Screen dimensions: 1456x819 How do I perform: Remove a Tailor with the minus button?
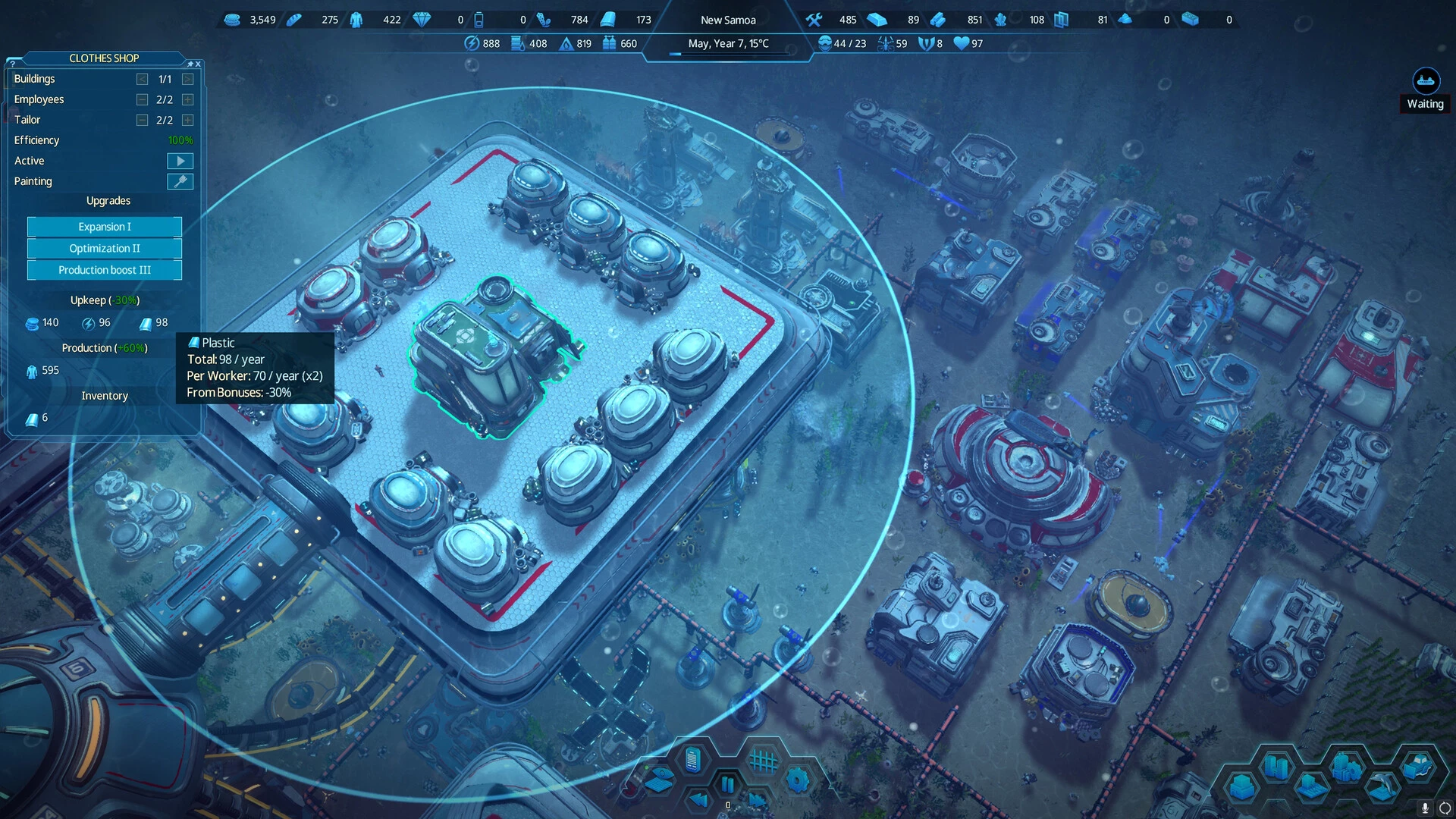point(142,120)
